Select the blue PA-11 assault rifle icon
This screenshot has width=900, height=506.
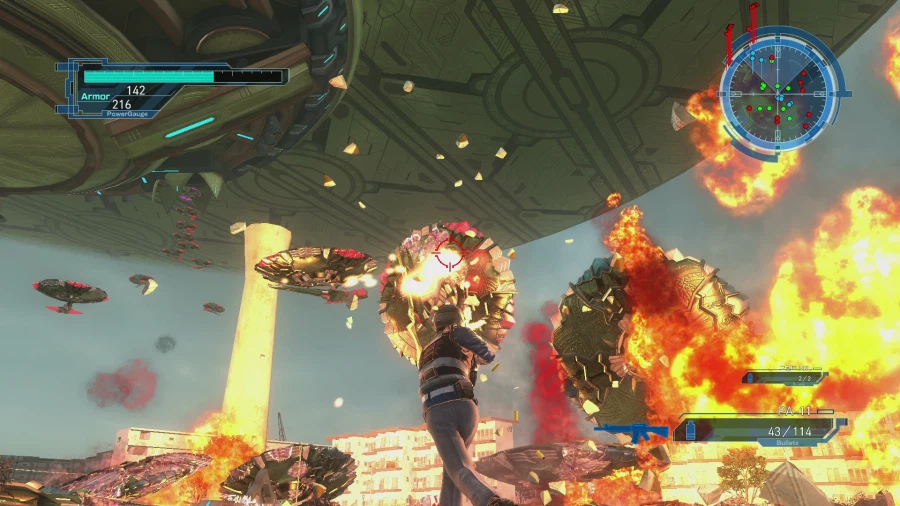coord(633,432)
